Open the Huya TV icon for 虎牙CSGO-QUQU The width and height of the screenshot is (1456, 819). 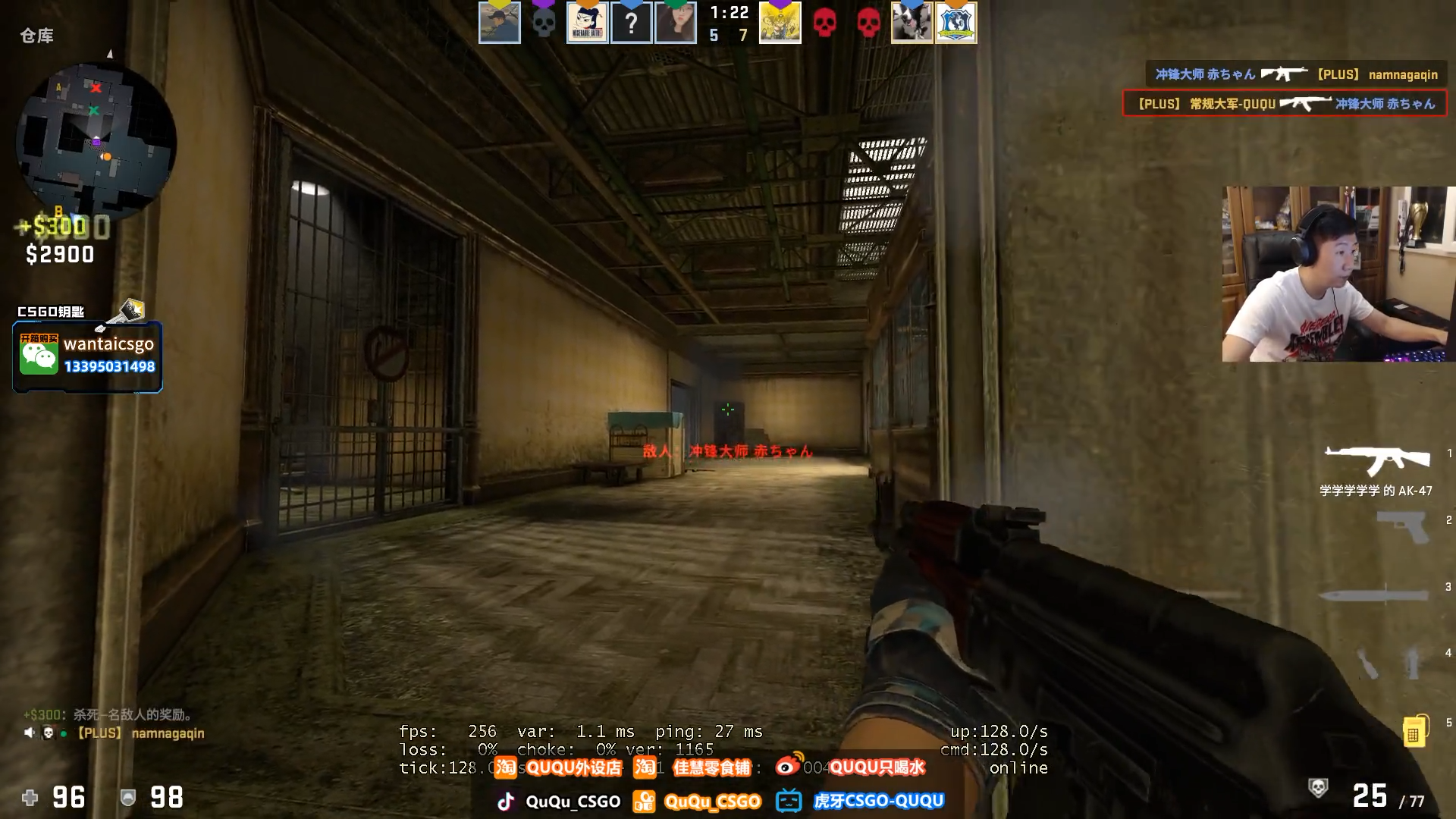791,801
